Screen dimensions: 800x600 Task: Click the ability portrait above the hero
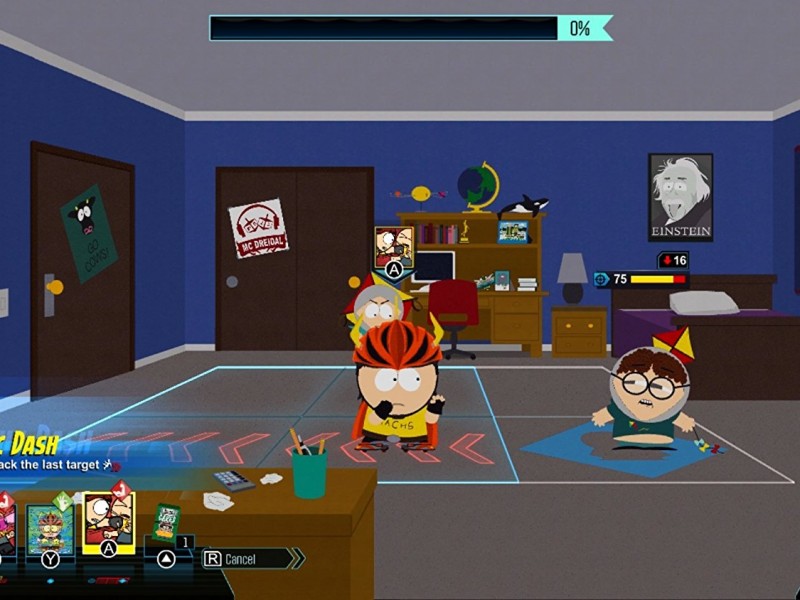(x=393, y=246)
